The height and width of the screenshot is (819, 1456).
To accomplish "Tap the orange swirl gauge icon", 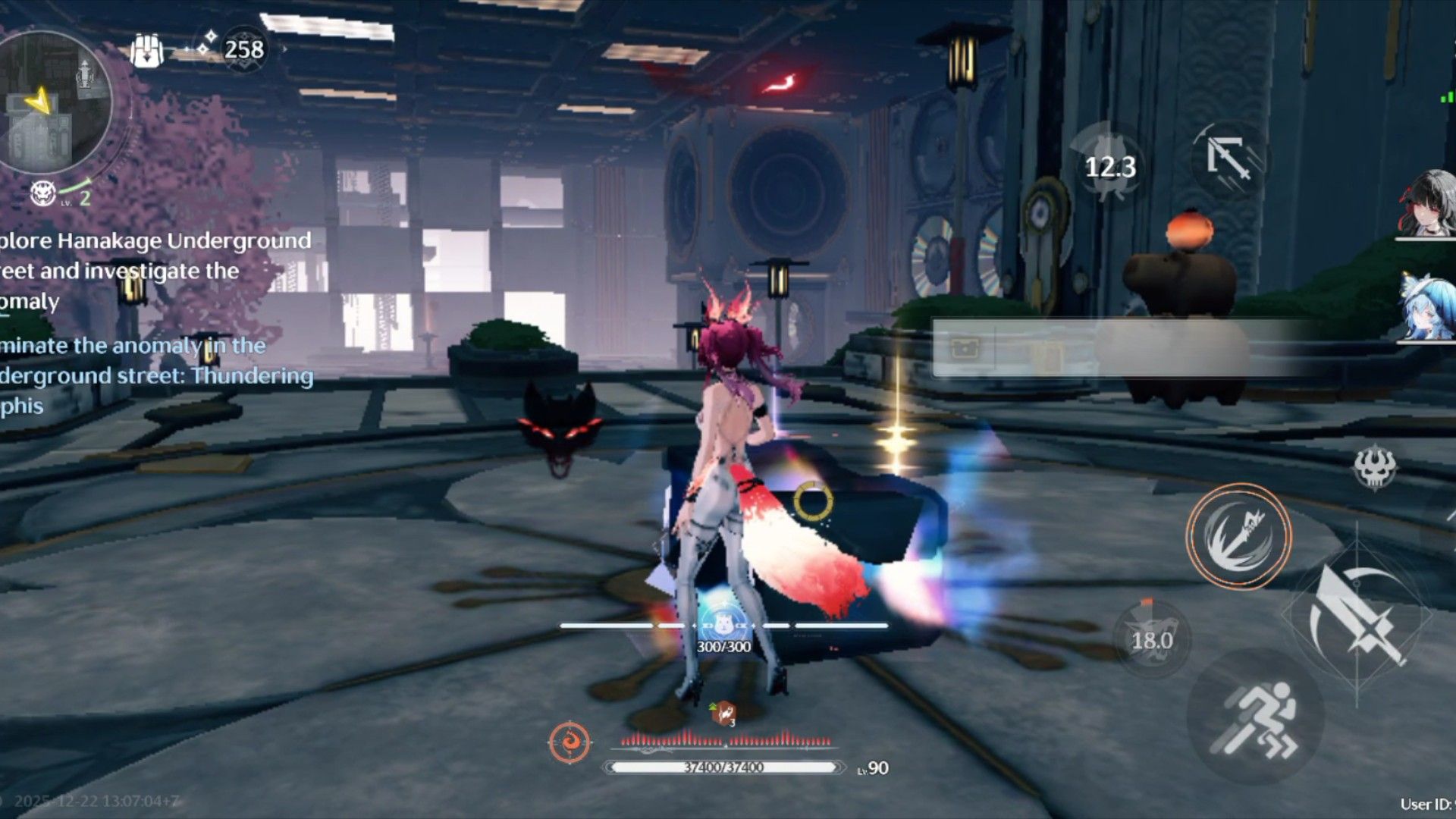I will (570, 742).
